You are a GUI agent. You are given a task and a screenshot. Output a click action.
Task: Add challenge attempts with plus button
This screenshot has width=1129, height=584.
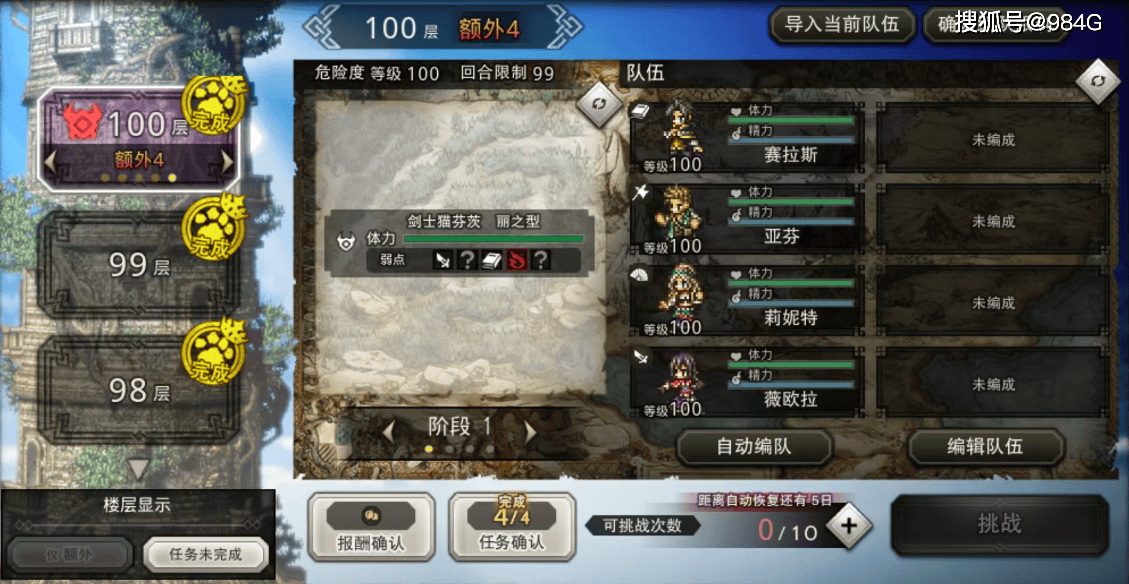click(x=849, y=527)
